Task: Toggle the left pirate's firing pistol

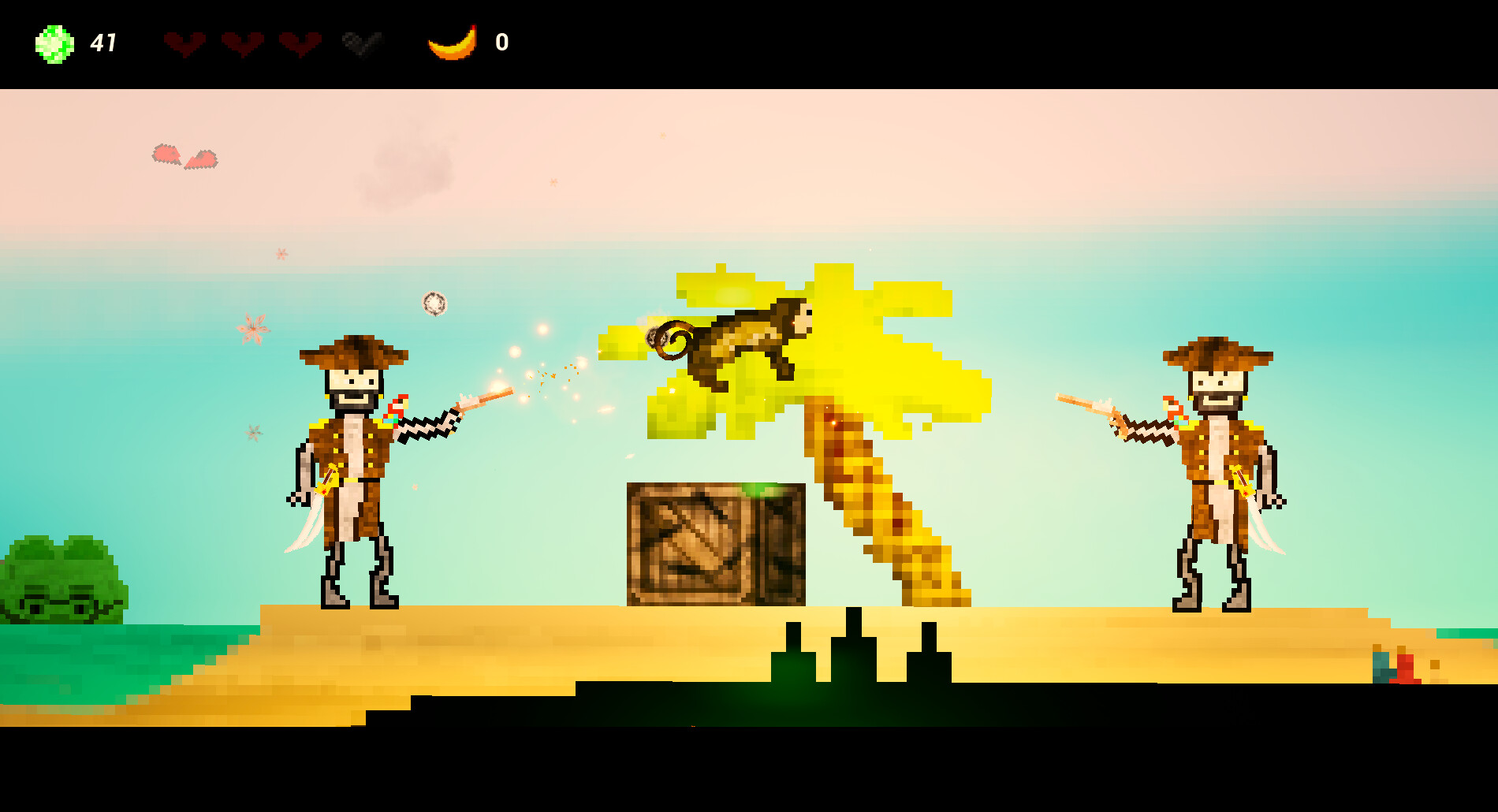Action: coord(481,400)
